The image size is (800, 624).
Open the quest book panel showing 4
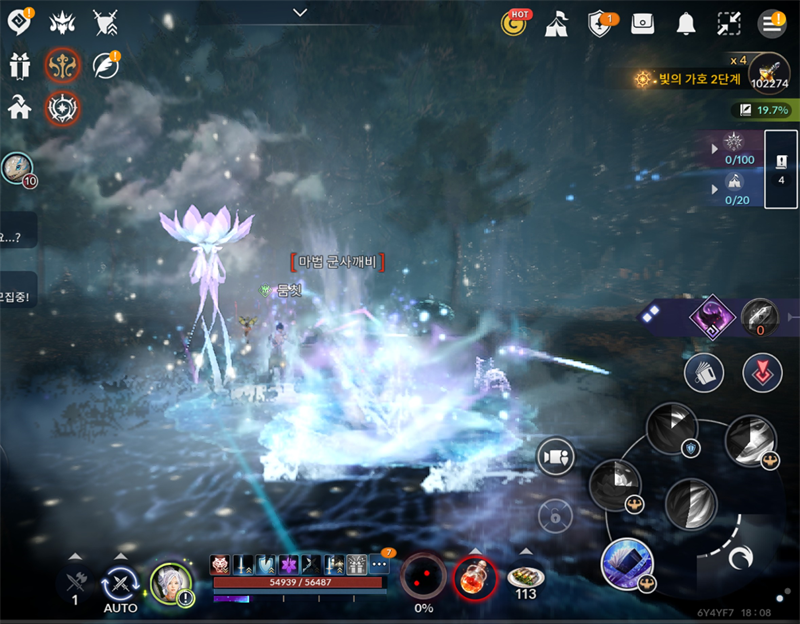[781, 169]
